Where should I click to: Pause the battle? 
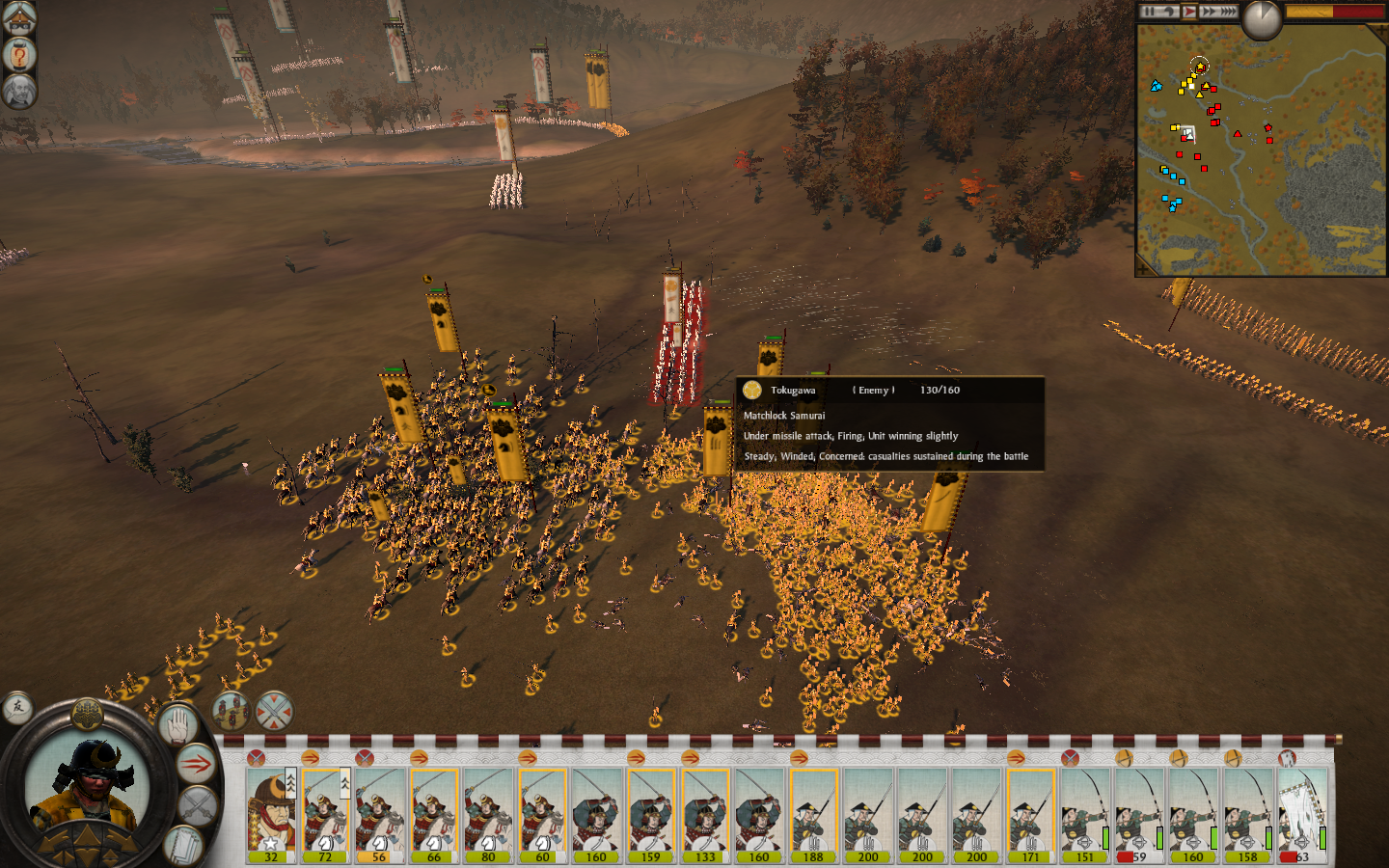(x=1149, y=12)
